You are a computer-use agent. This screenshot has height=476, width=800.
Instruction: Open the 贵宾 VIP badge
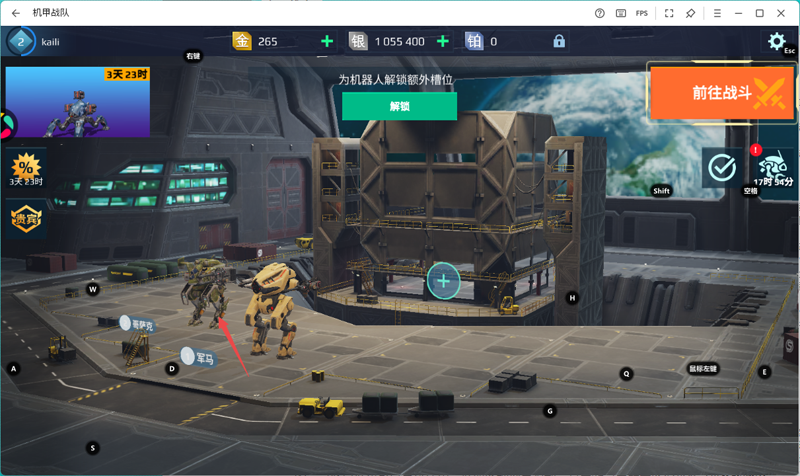(26, 219)
